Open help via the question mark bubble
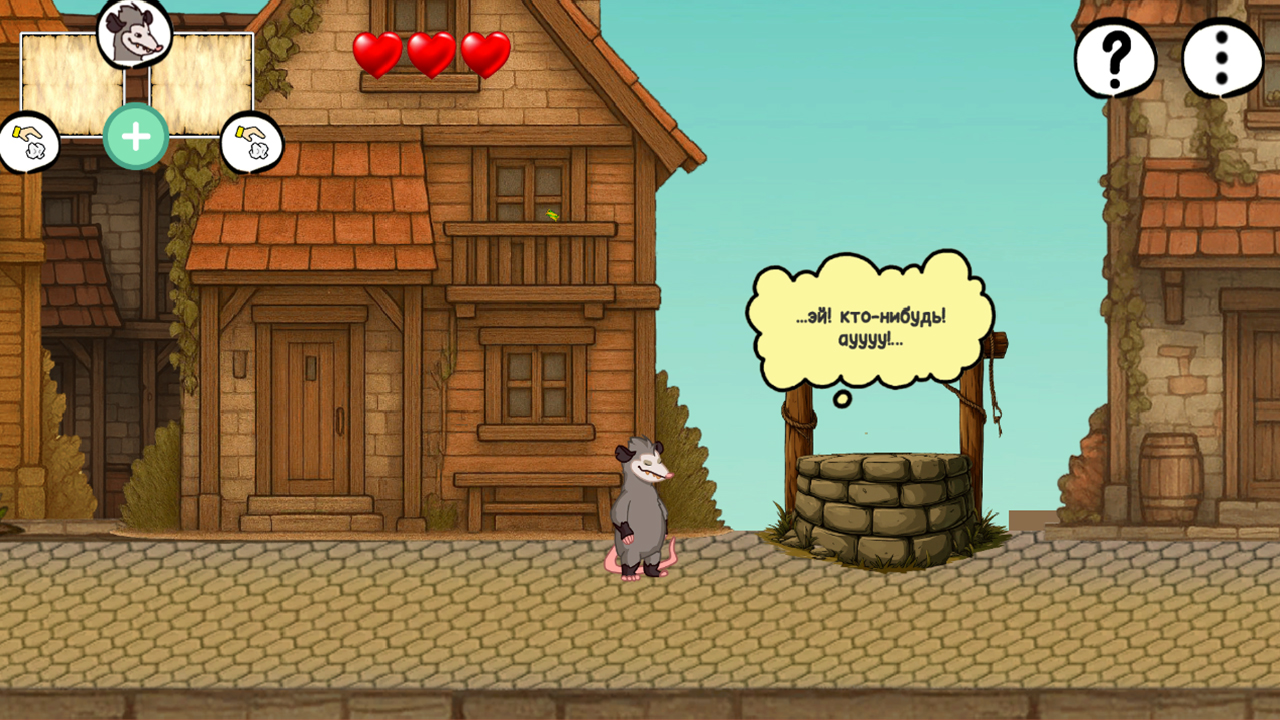 pos(1114,58)
